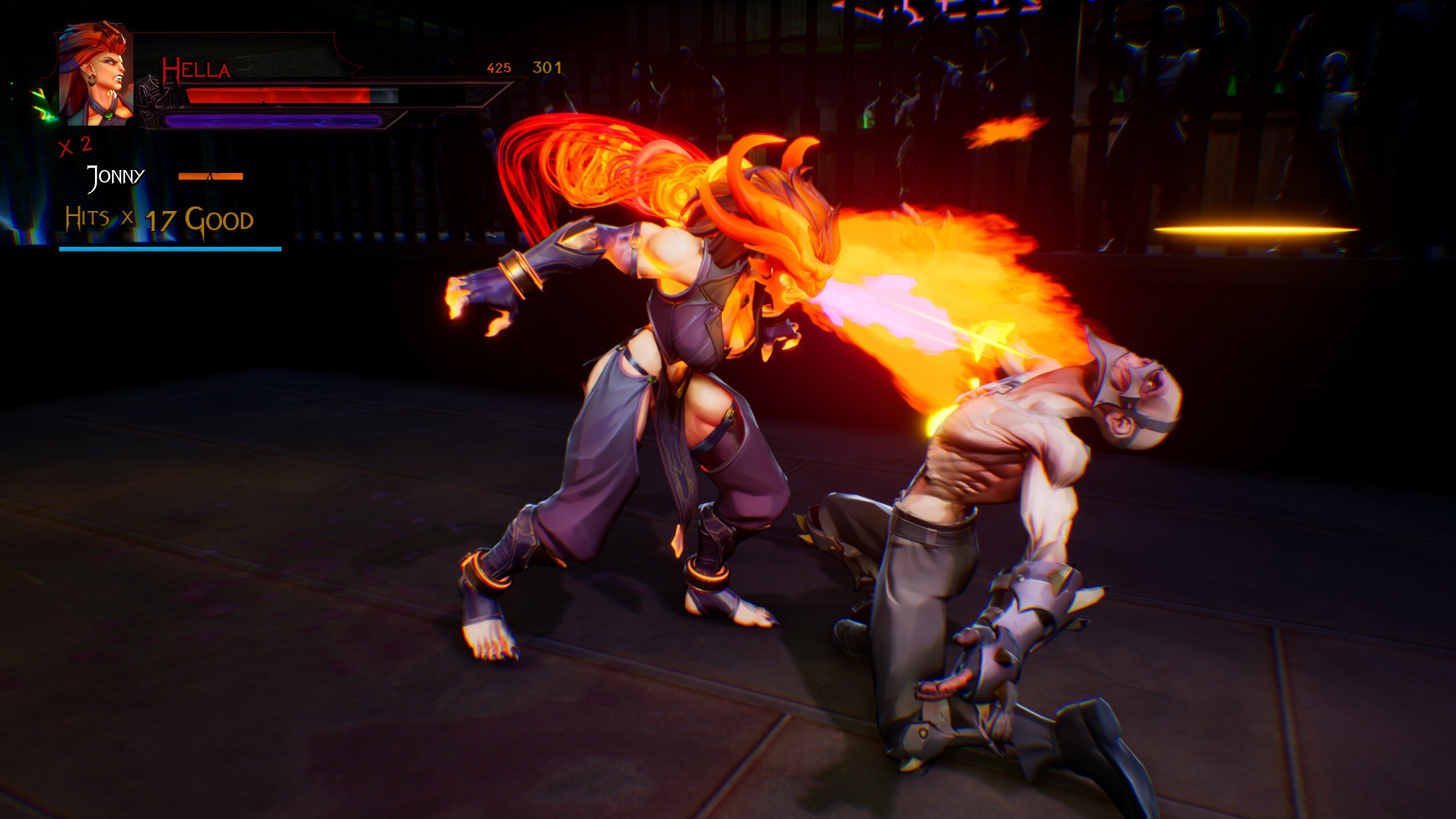Click the yellow 301 score counter
This screenshot has width=1456, height=819.
(x=546, y=68)
